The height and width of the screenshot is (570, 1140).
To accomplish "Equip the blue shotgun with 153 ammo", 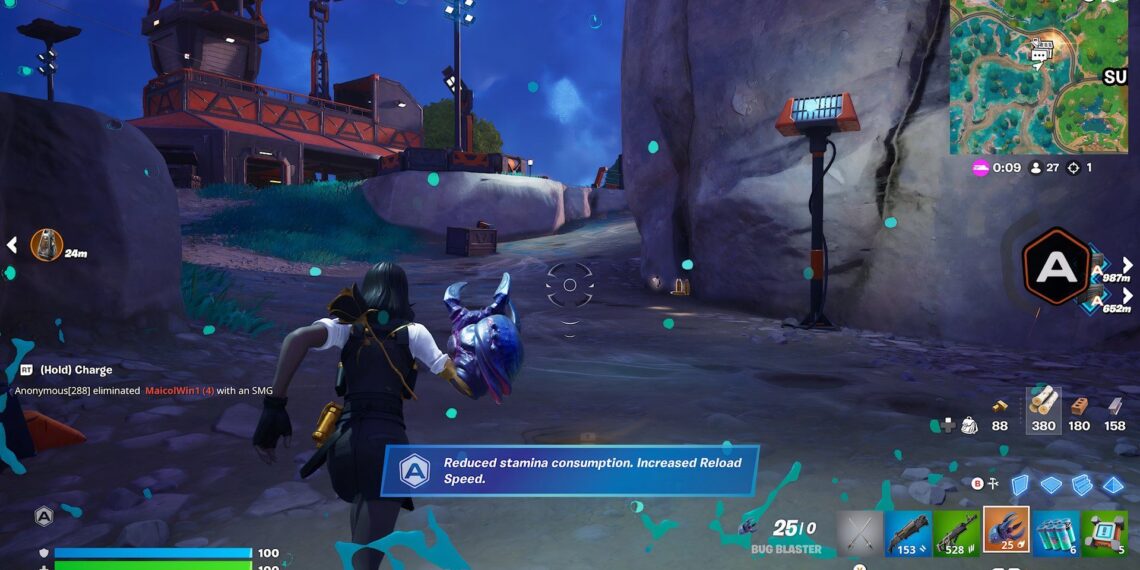I will click(907, 532).
